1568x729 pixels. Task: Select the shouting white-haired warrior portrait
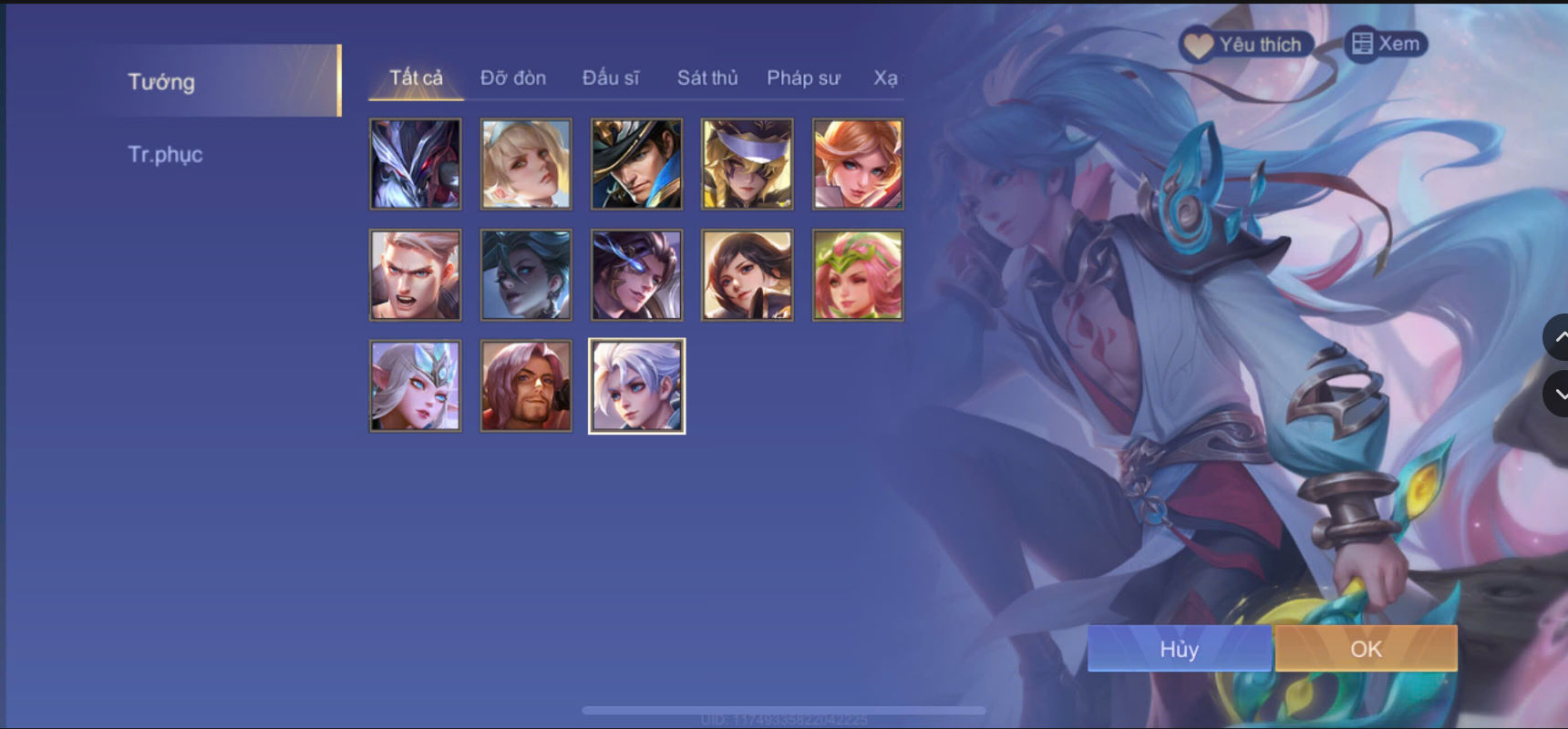(x=415, y=275)
